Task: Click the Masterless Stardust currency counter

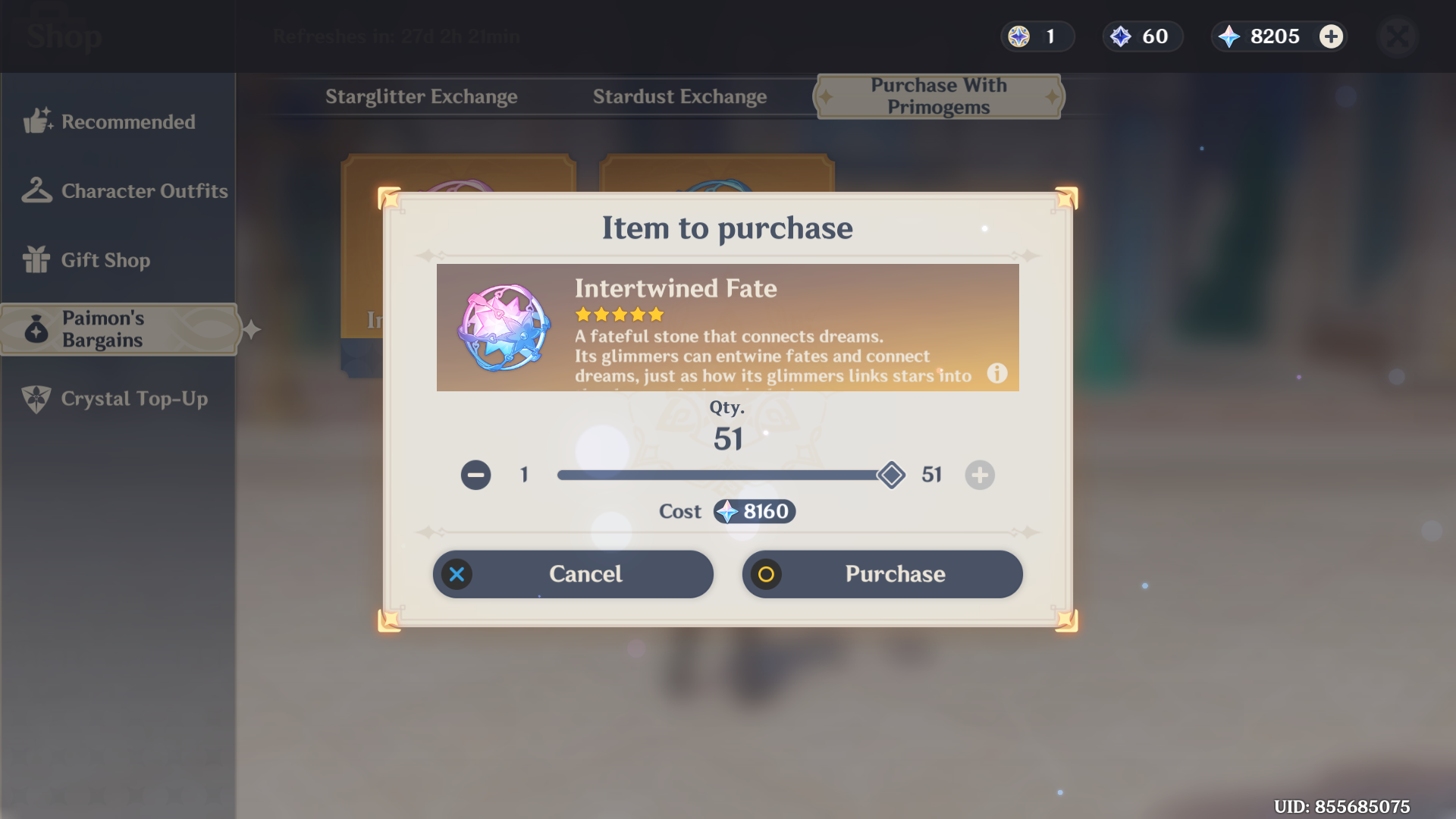Action: click(1142, 36)
